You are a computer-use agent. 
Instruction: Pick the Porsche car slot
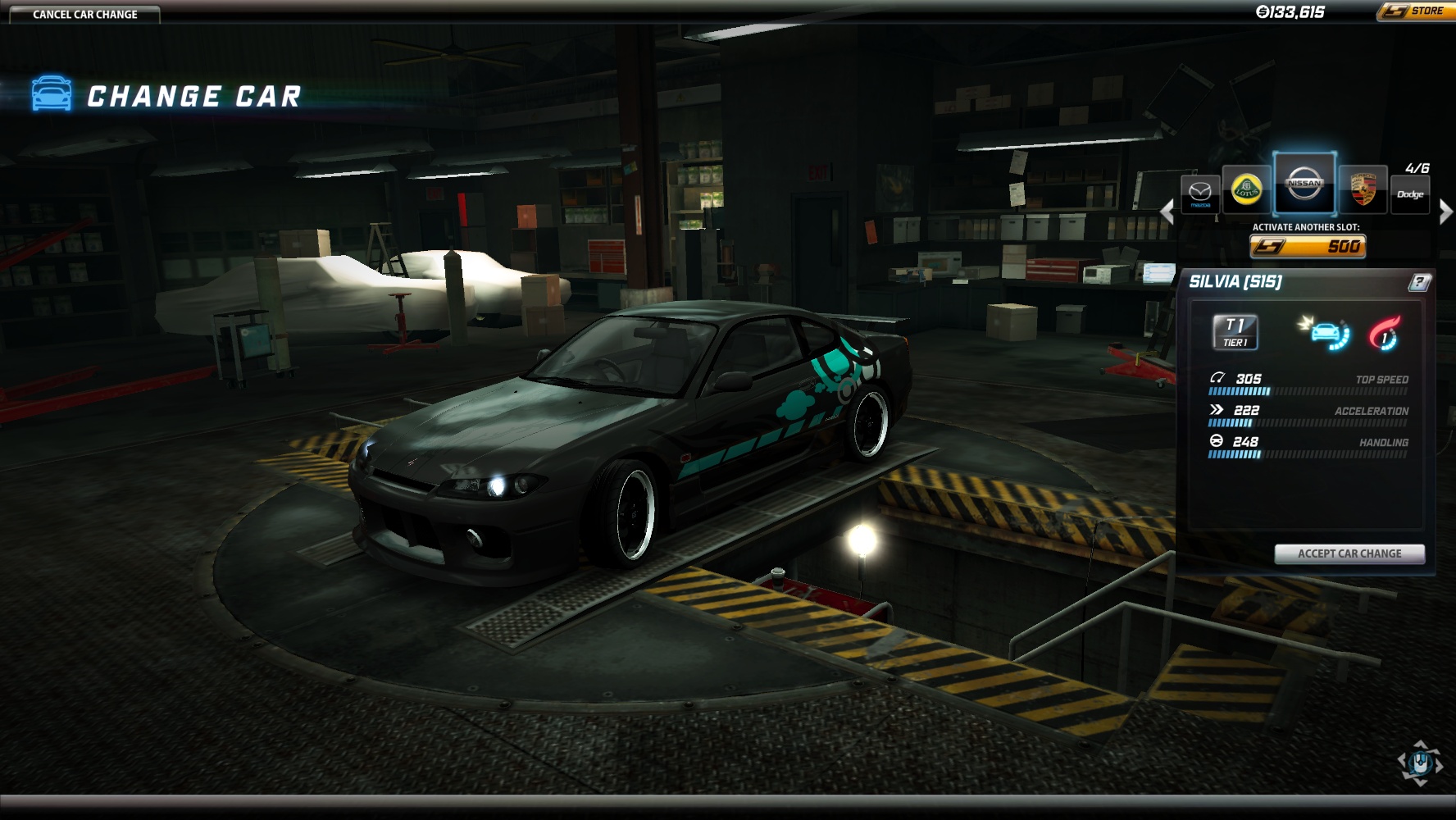tap(1363, 189)
